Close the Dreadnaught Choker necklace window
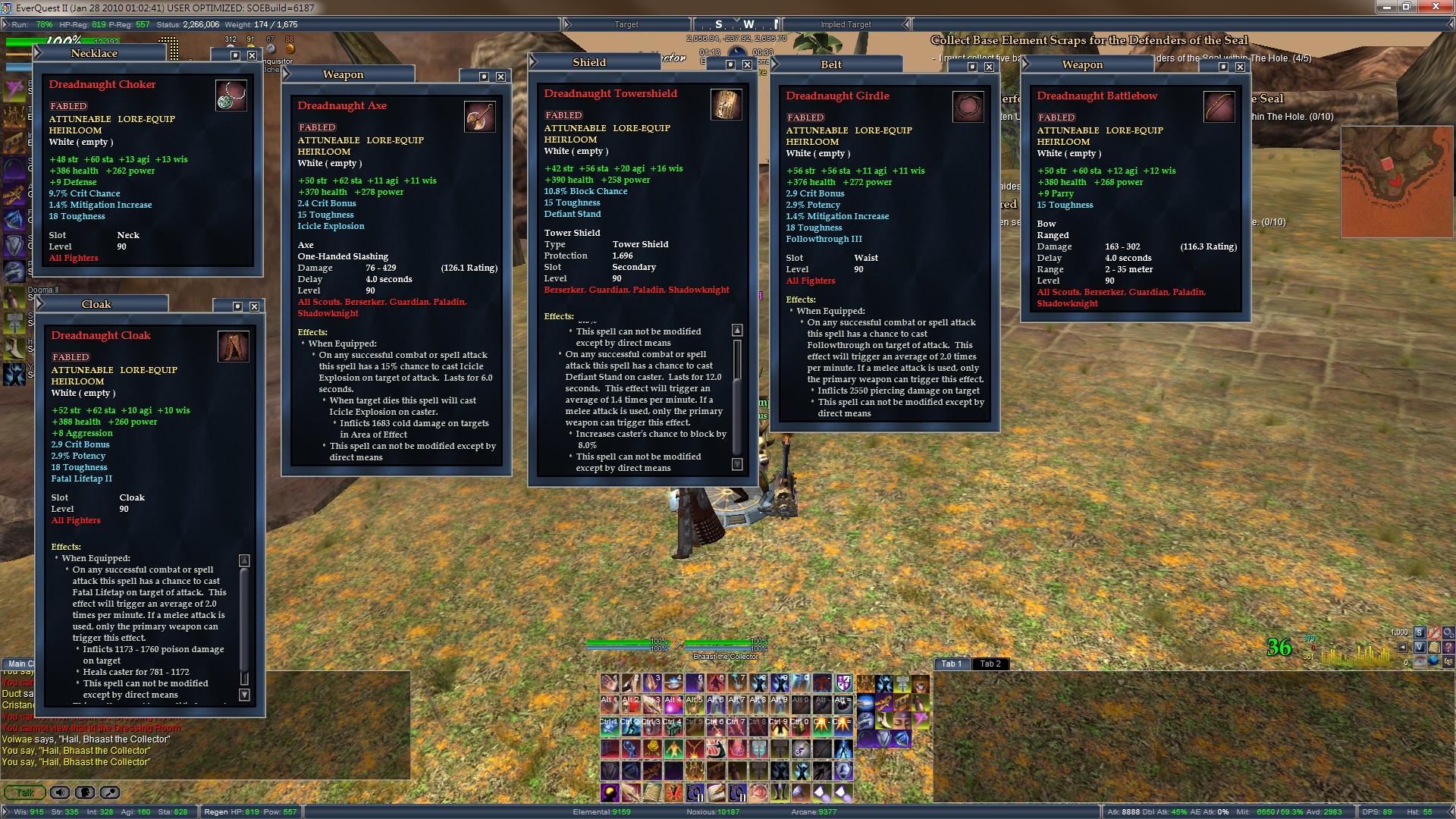The width and height of the screenshot is (1456, 819). coord(252,55)
